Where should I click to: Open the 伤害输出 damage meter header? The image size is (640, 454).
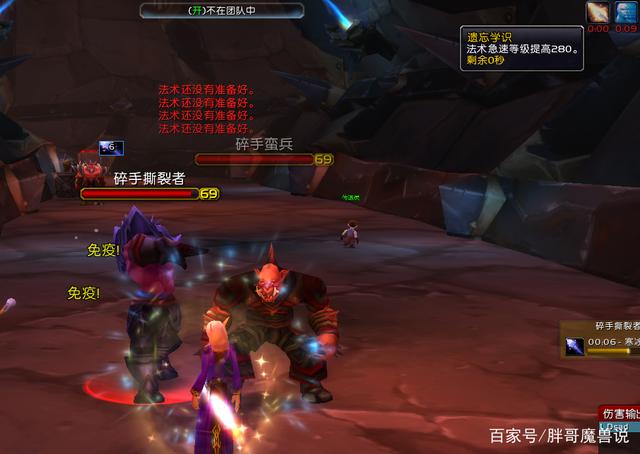(x=620, y=412)
